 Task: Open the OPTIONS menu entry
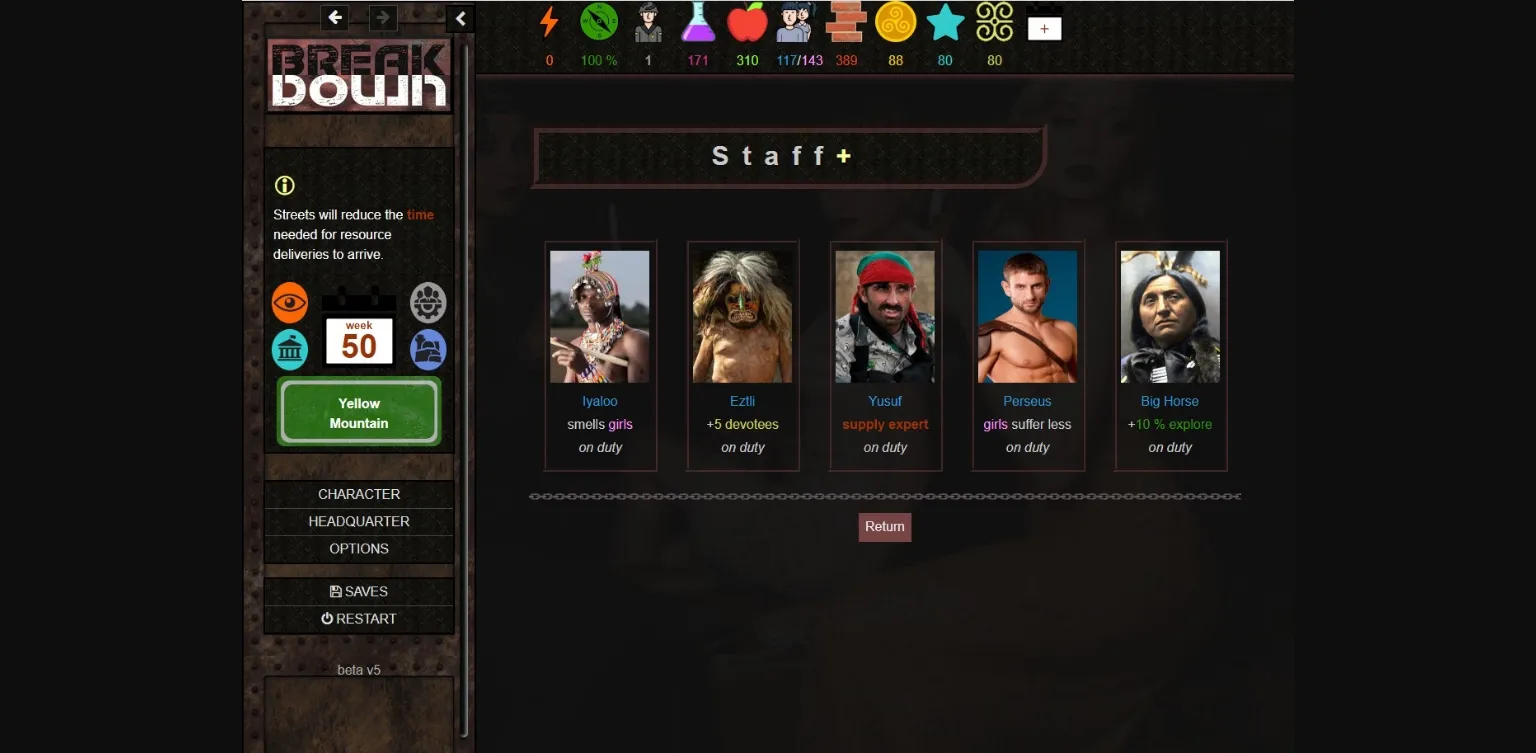coord(359,548)
